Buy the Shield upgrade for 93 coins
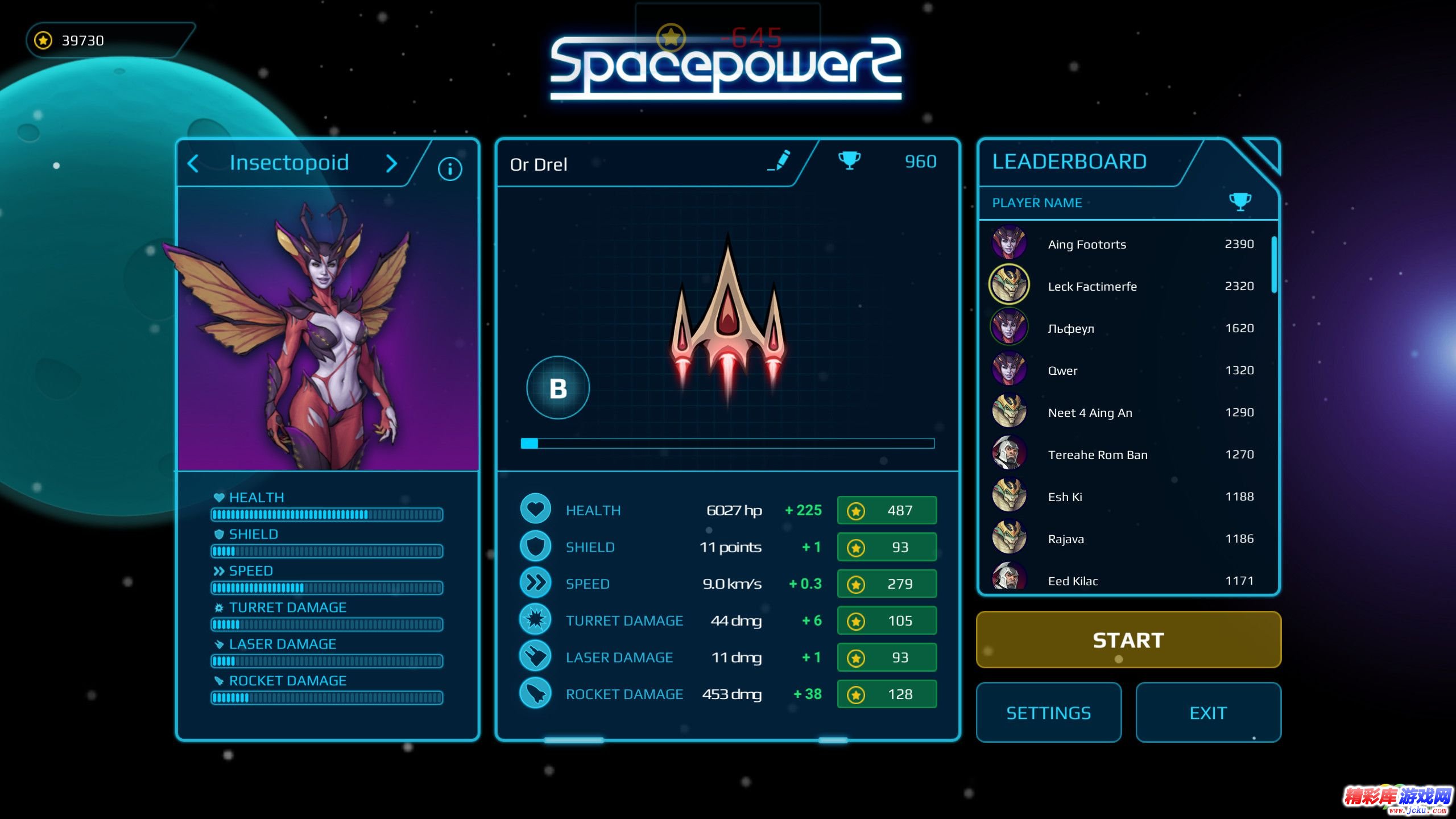This screenshot has width=1456, height=819. click(886, 547)
